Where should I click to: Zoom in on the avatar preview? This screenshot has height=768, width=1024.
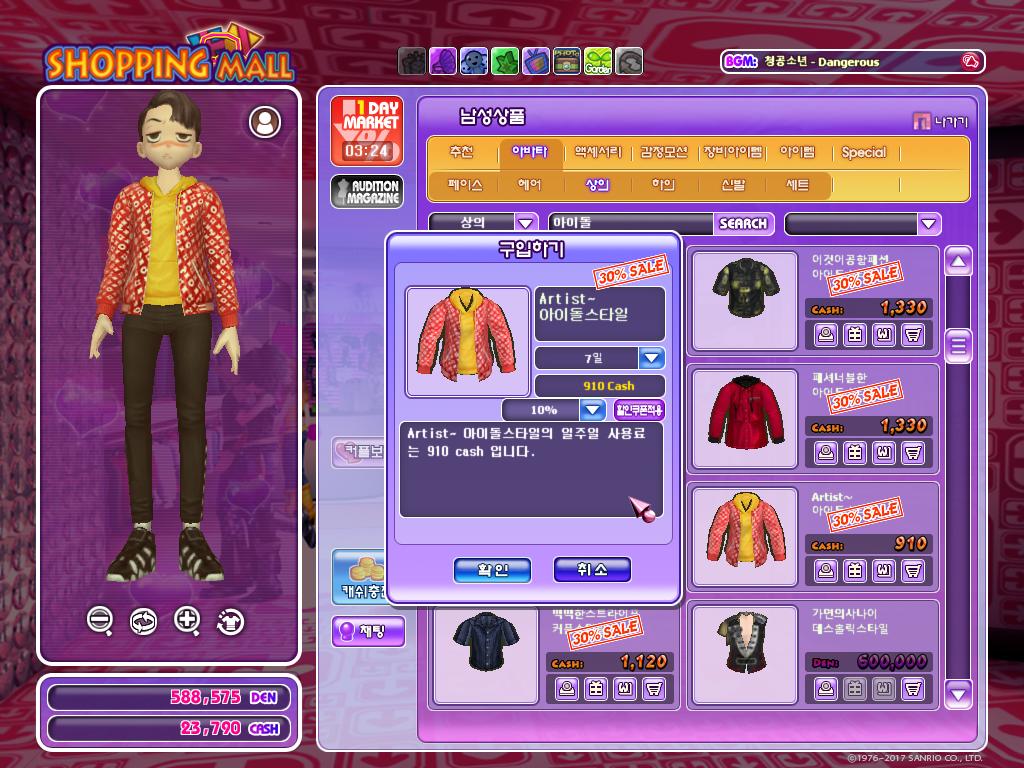pyautogui.click(x=187, y=620)
